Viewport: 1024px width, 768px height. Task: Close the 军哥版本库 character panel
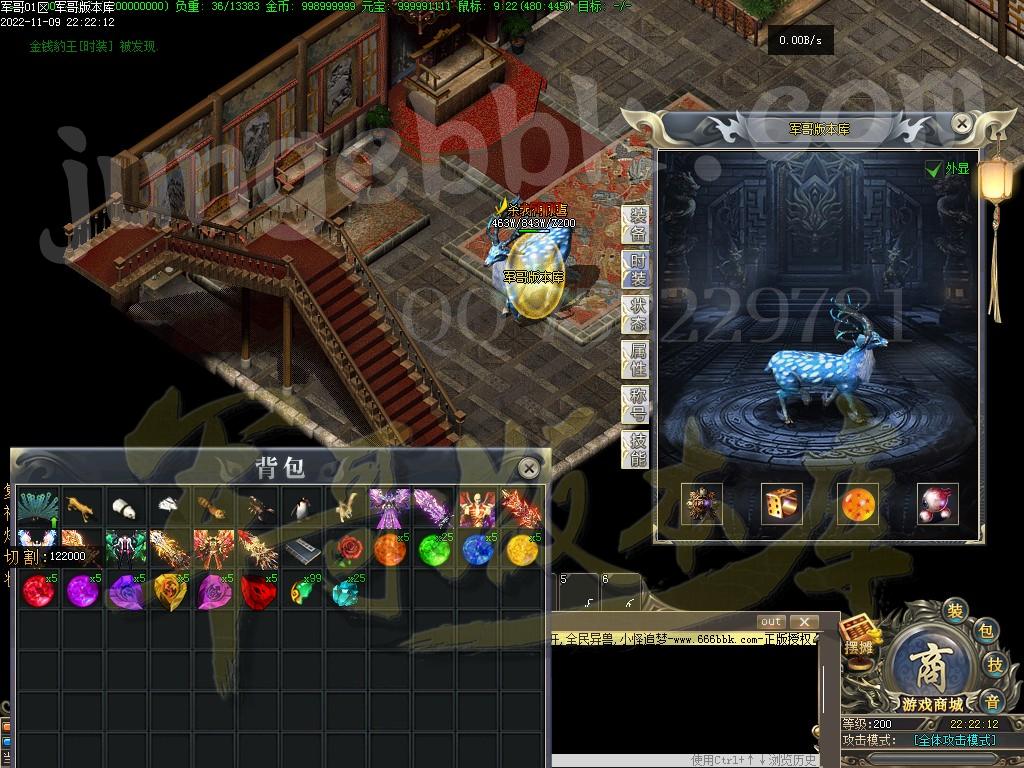(x=961, y=123)
